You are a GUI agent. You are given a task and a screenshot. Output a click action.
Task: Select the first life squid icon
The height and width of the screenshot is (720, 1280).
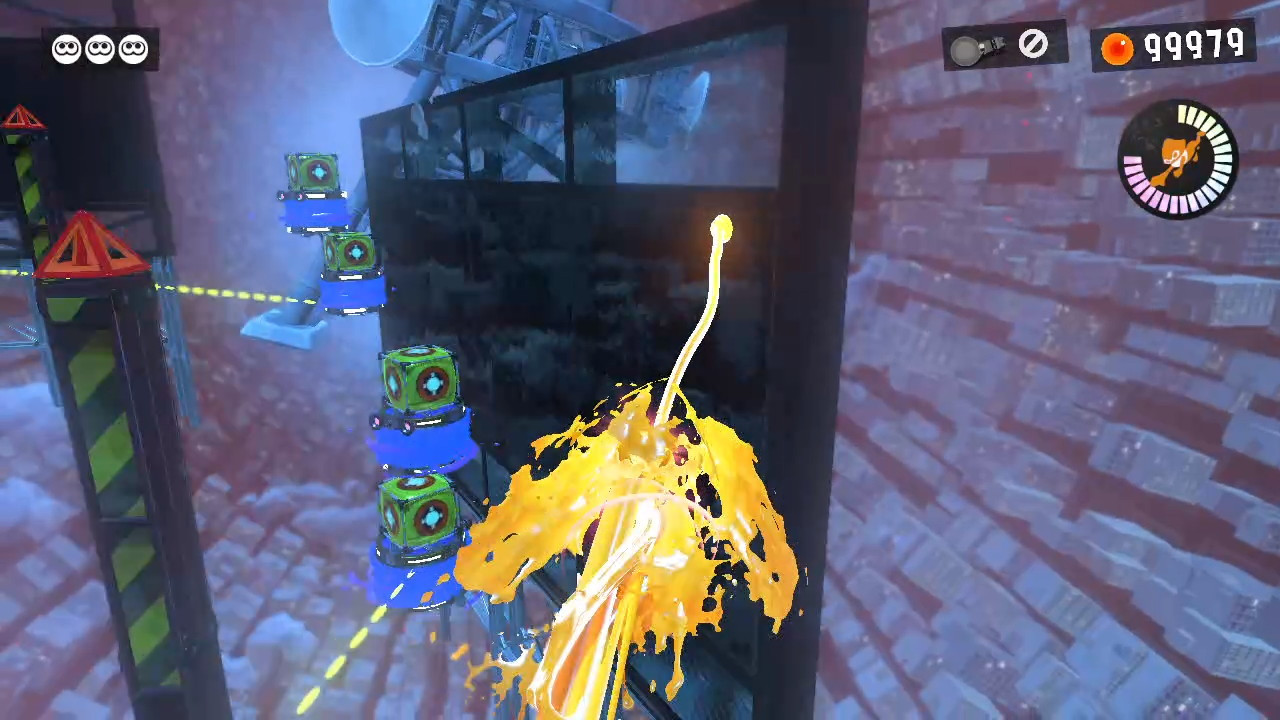(x=66, y=49)
